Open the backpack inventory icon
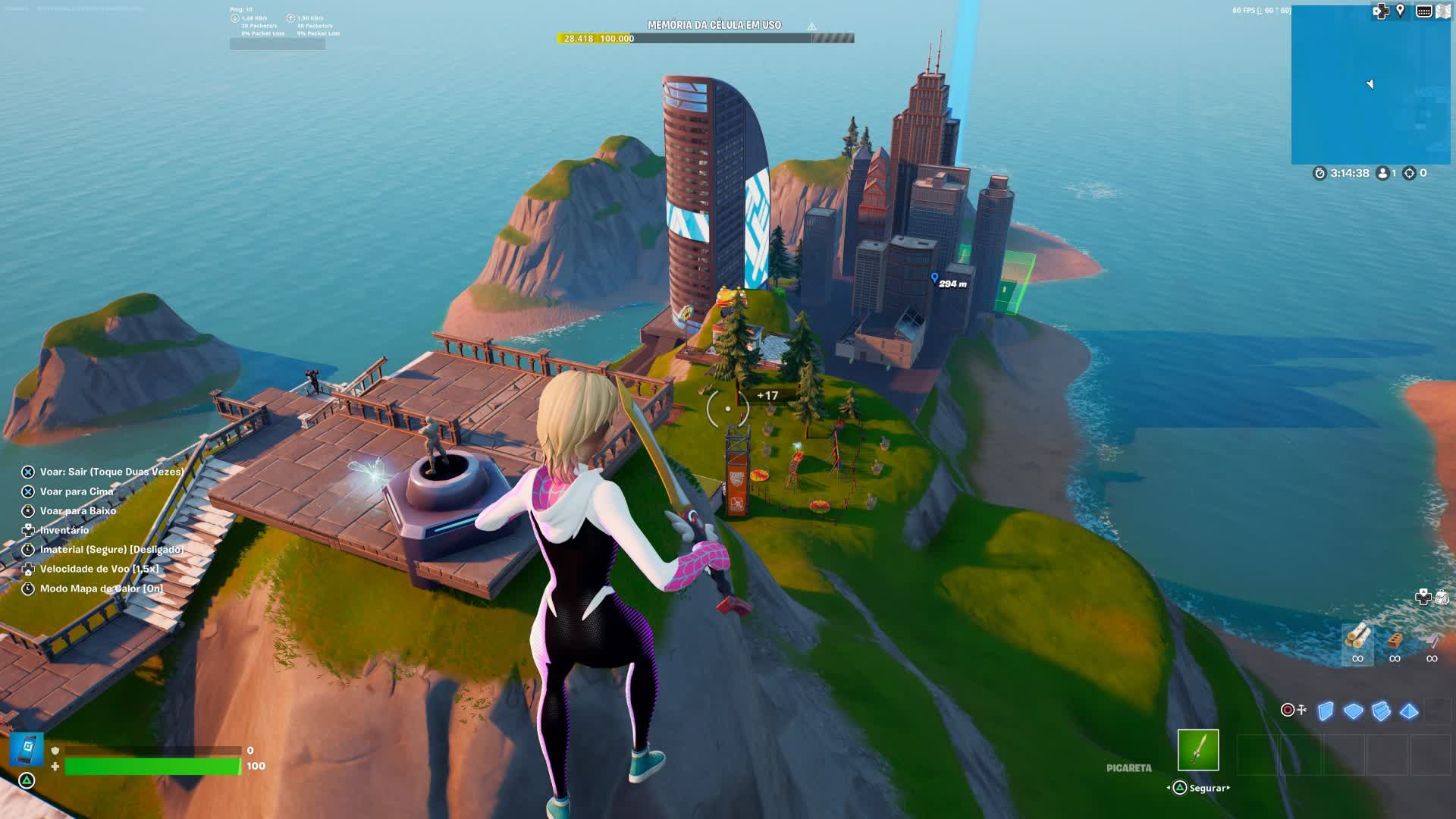Image resolution: width=1456 pixels, height=819 pixels. (x=1442, y=598)
